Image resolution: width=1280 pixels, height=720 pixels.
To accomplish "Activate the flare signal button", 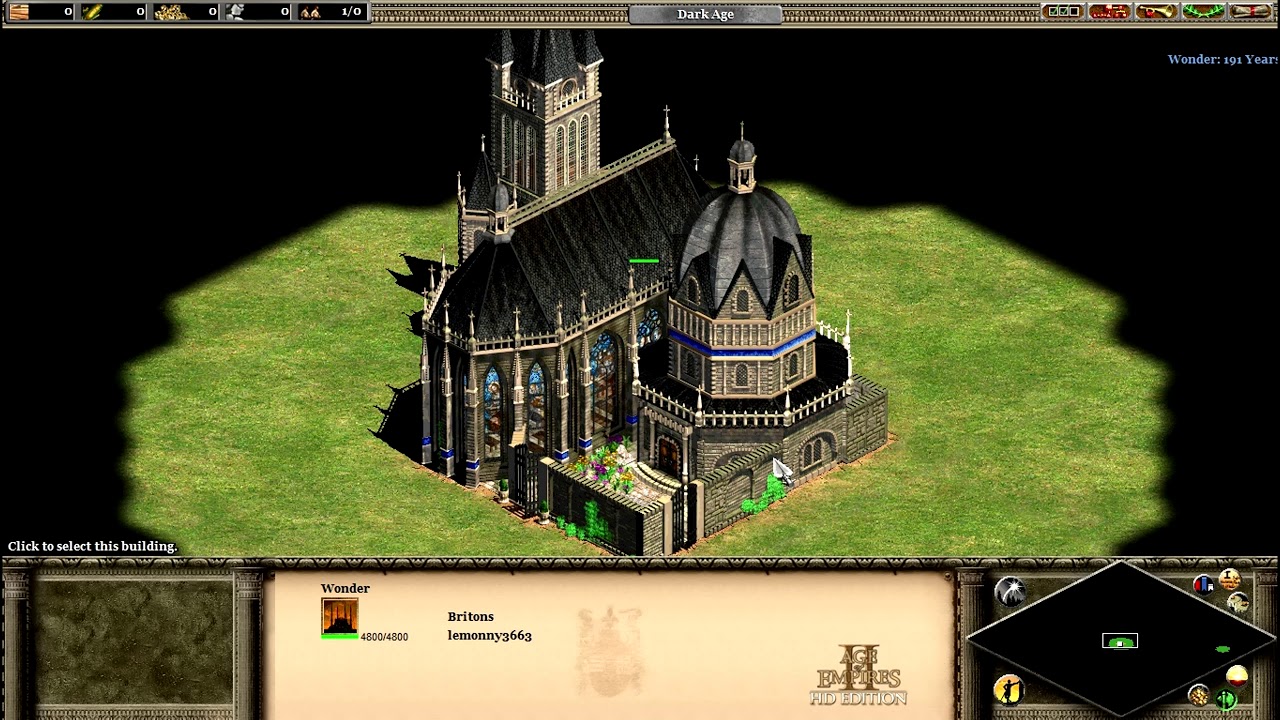I will coord(1010,591).
